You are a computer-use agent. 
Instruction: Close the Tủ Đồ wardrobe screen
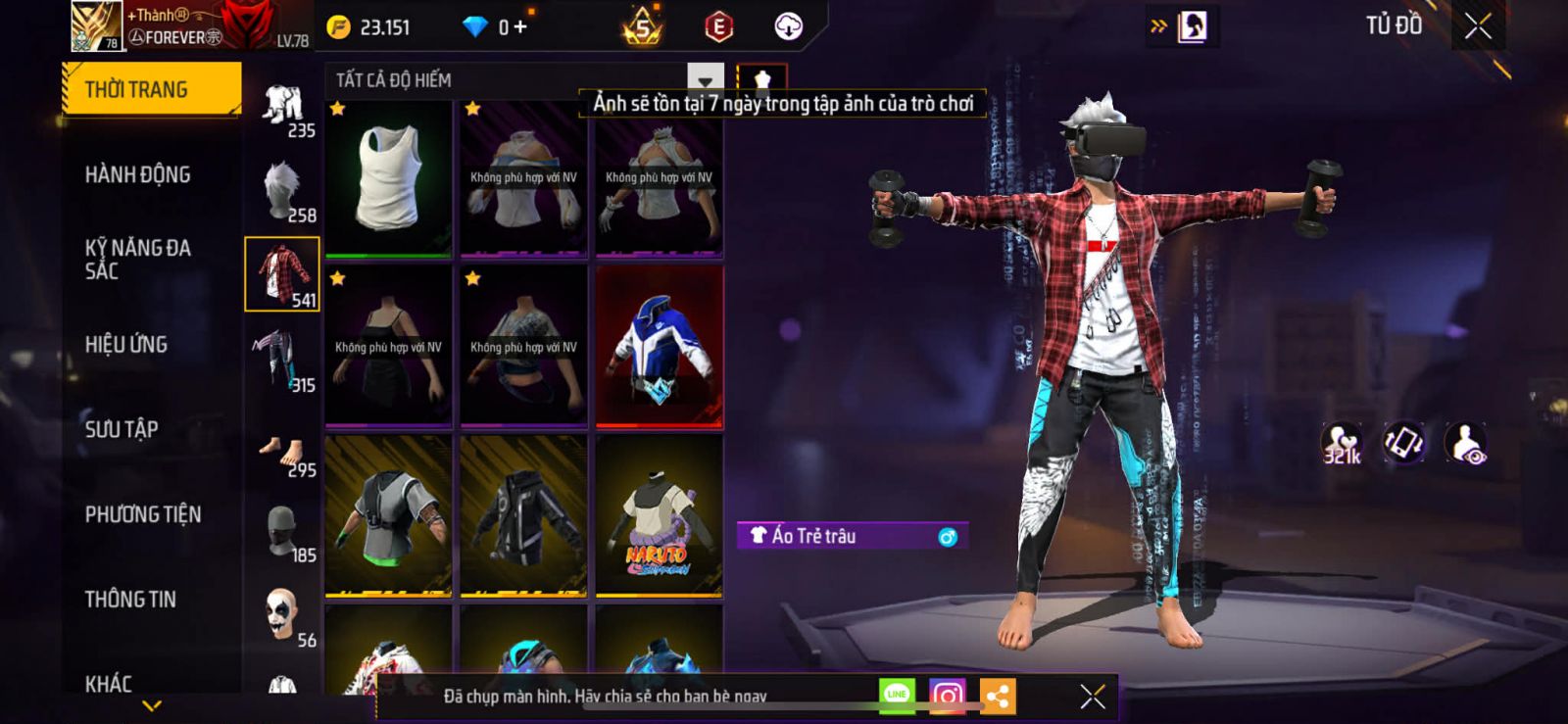1478,26
